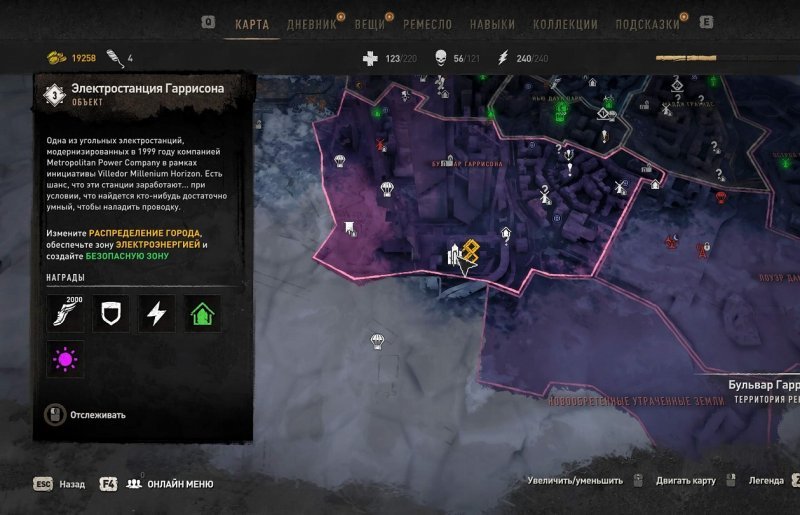This screenshot has height=515, width=800.
Task: Select the red parachute map marker
Action: 382,146
